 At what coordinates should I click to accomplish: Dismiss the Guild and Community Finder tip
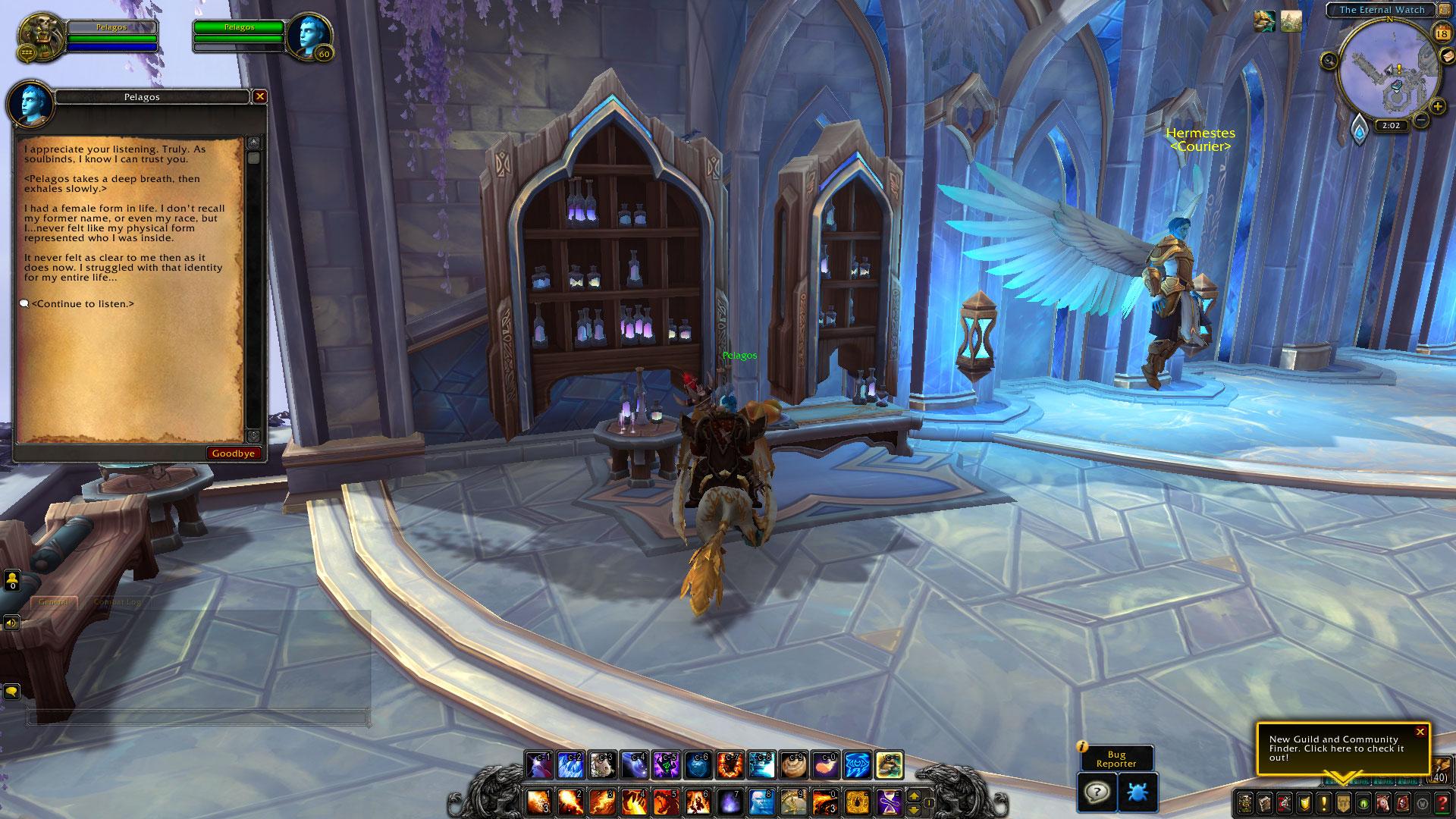tap(1420, 732)
